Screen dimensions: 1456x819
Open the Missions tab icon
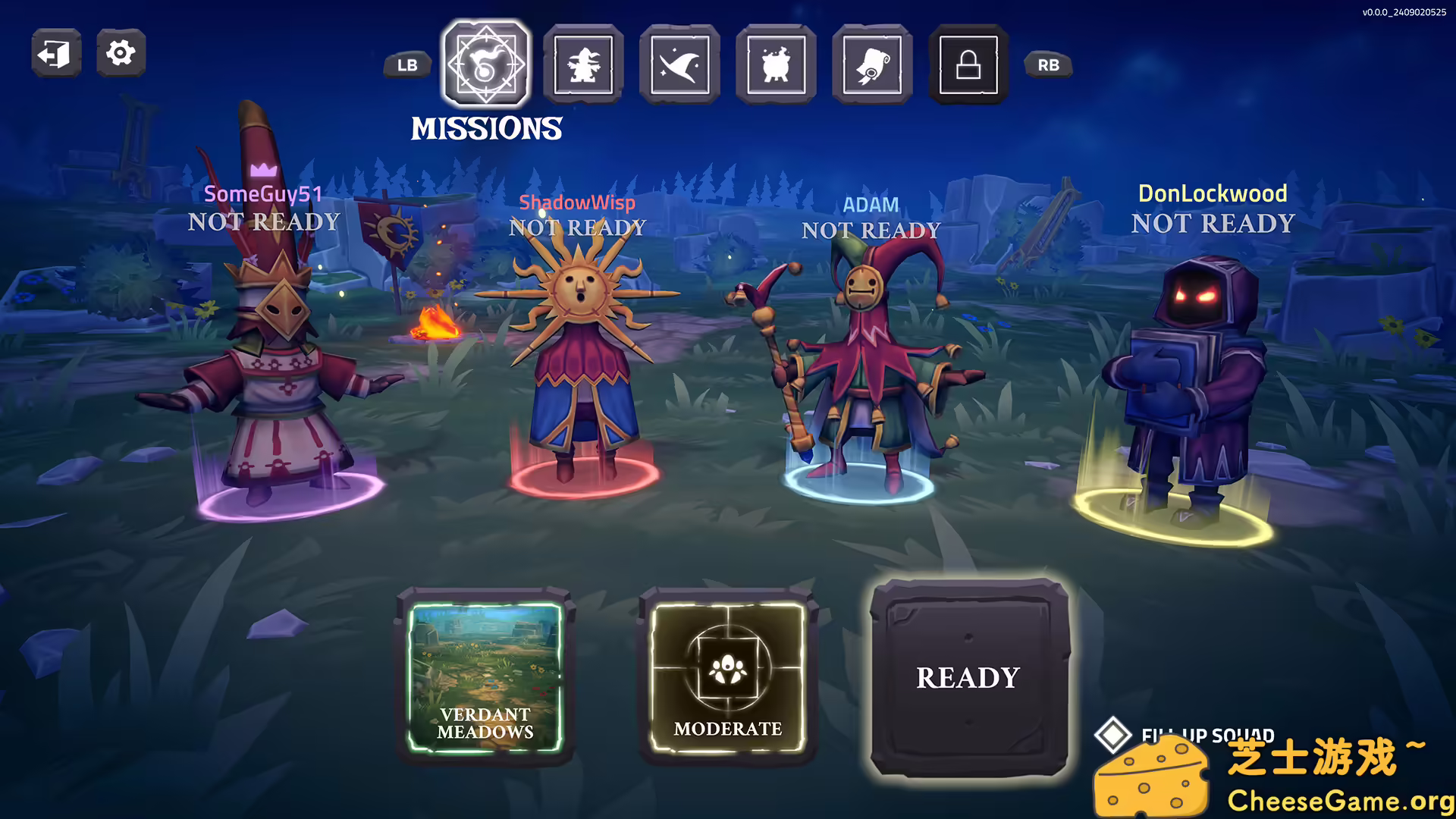click(x=485, y=64)
